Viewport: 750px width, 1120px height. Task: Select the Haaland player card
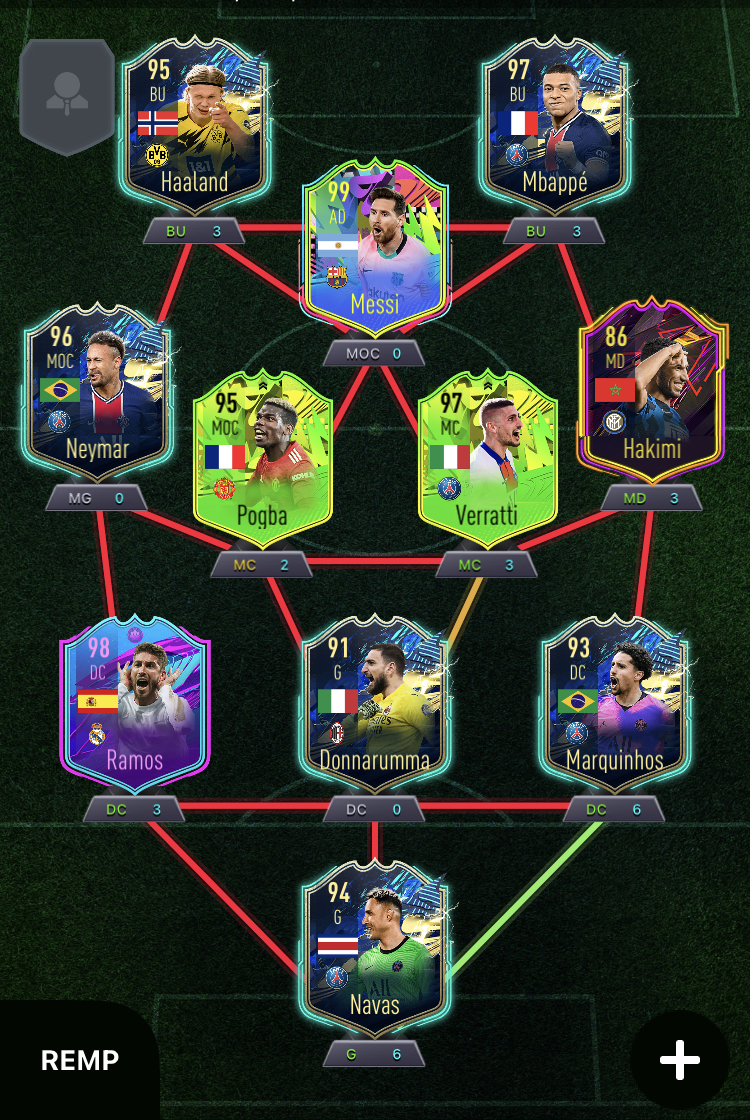(x=194, y=125)
